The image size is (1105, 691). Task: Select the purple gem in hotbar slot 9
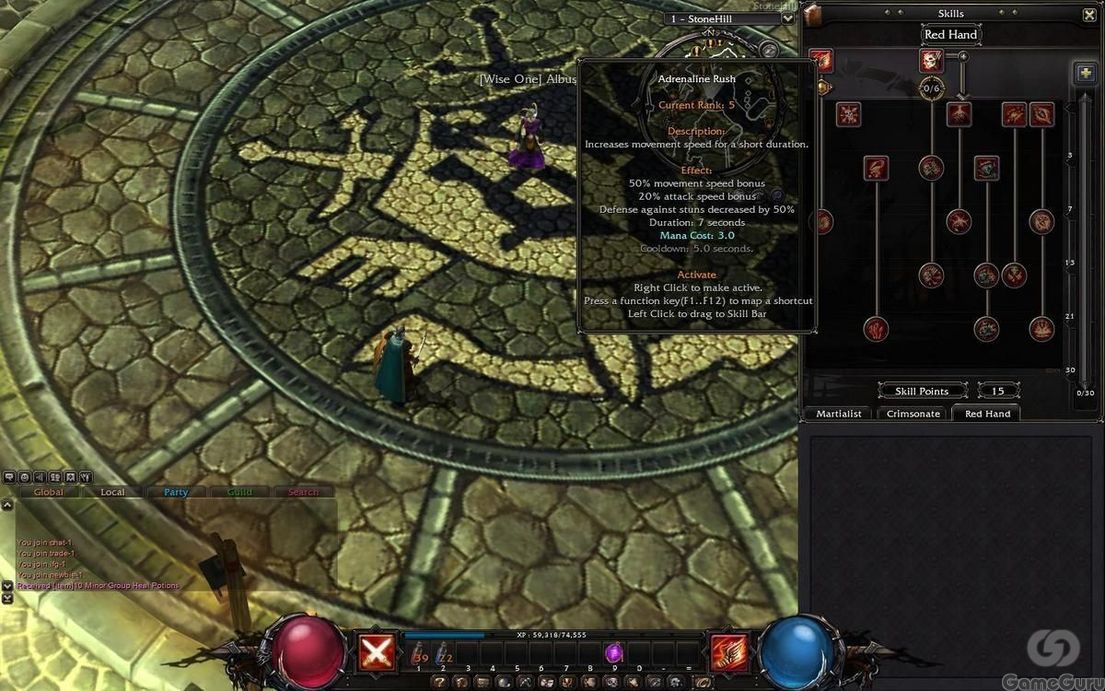[x=614, y=653]
